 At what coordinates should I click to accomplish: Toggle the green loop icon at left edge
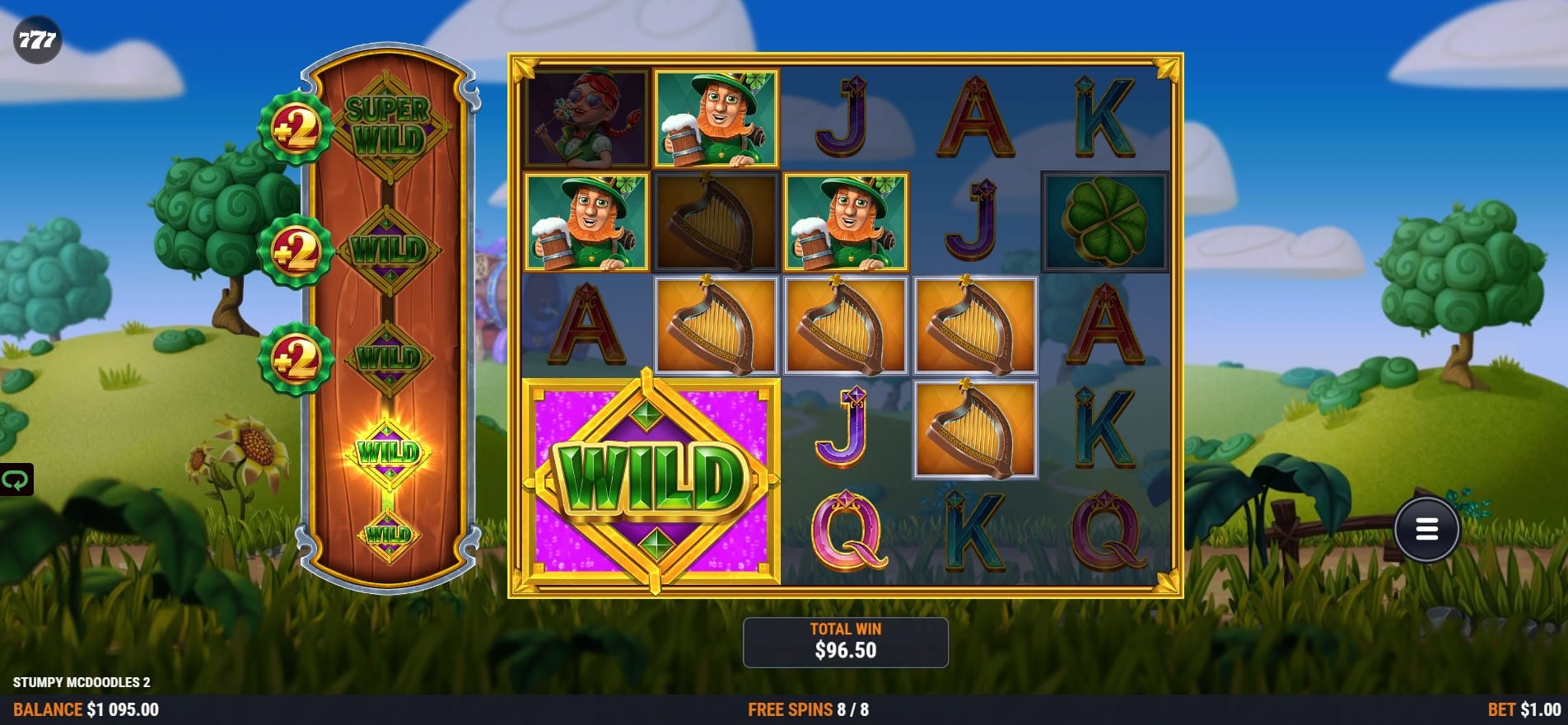point(16,479)
